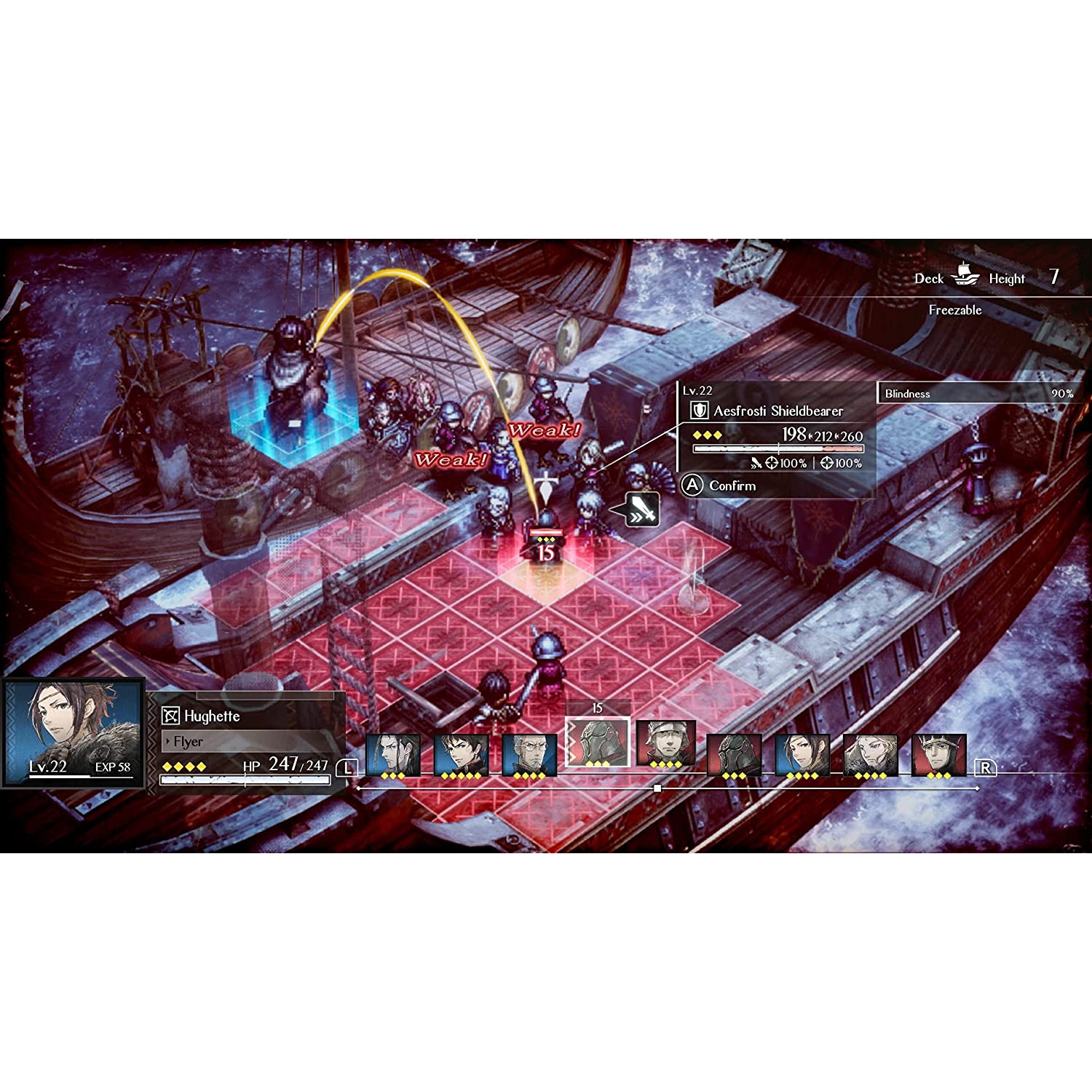Click the second 100% accuracy reticle icon
This screenshot has width=1092, height=1092.
828,464
